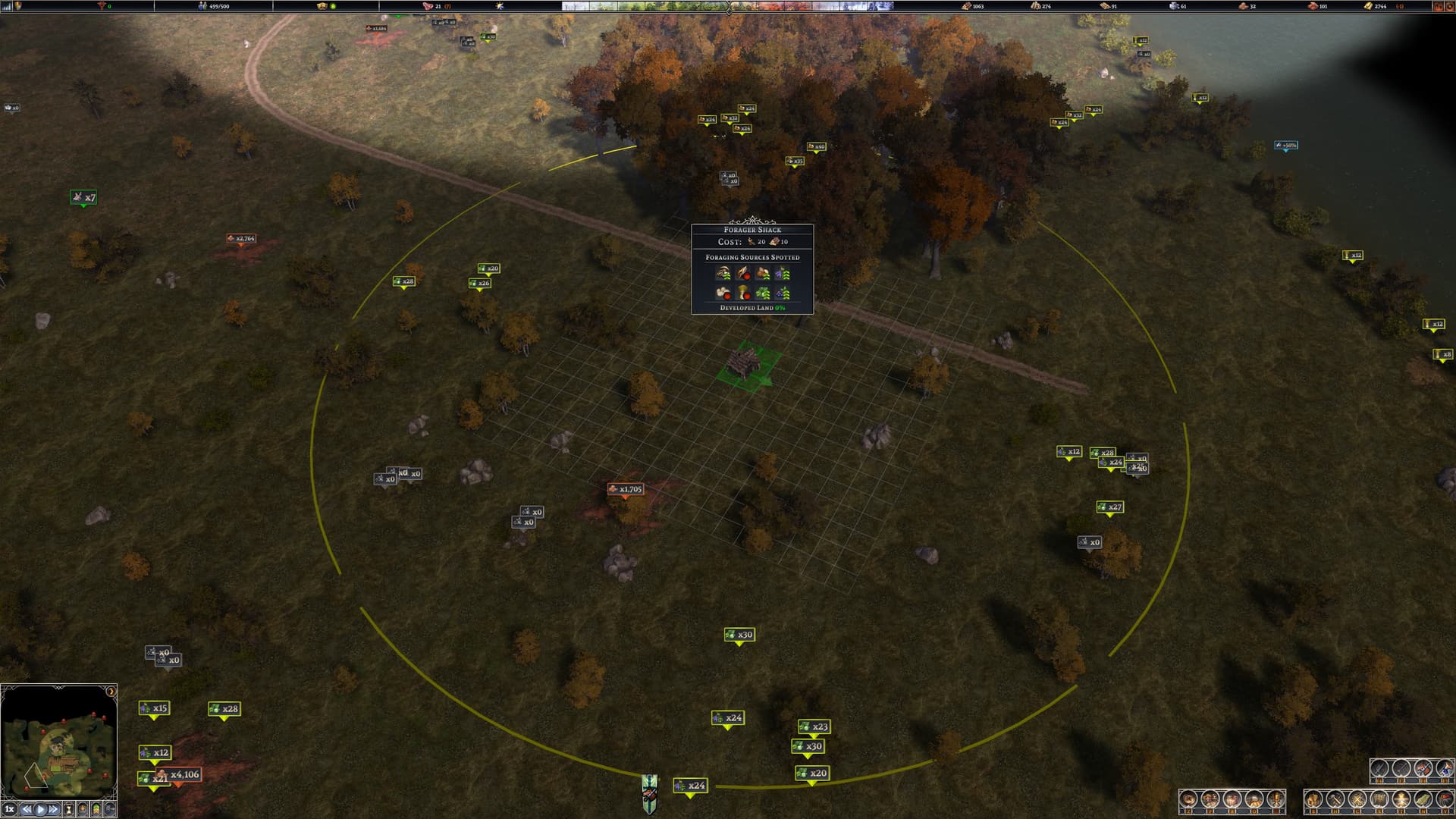Select the x24 forage marker at the bottom edge
The height and width of the screenshot is (819, 1456).
pos(690,786)
